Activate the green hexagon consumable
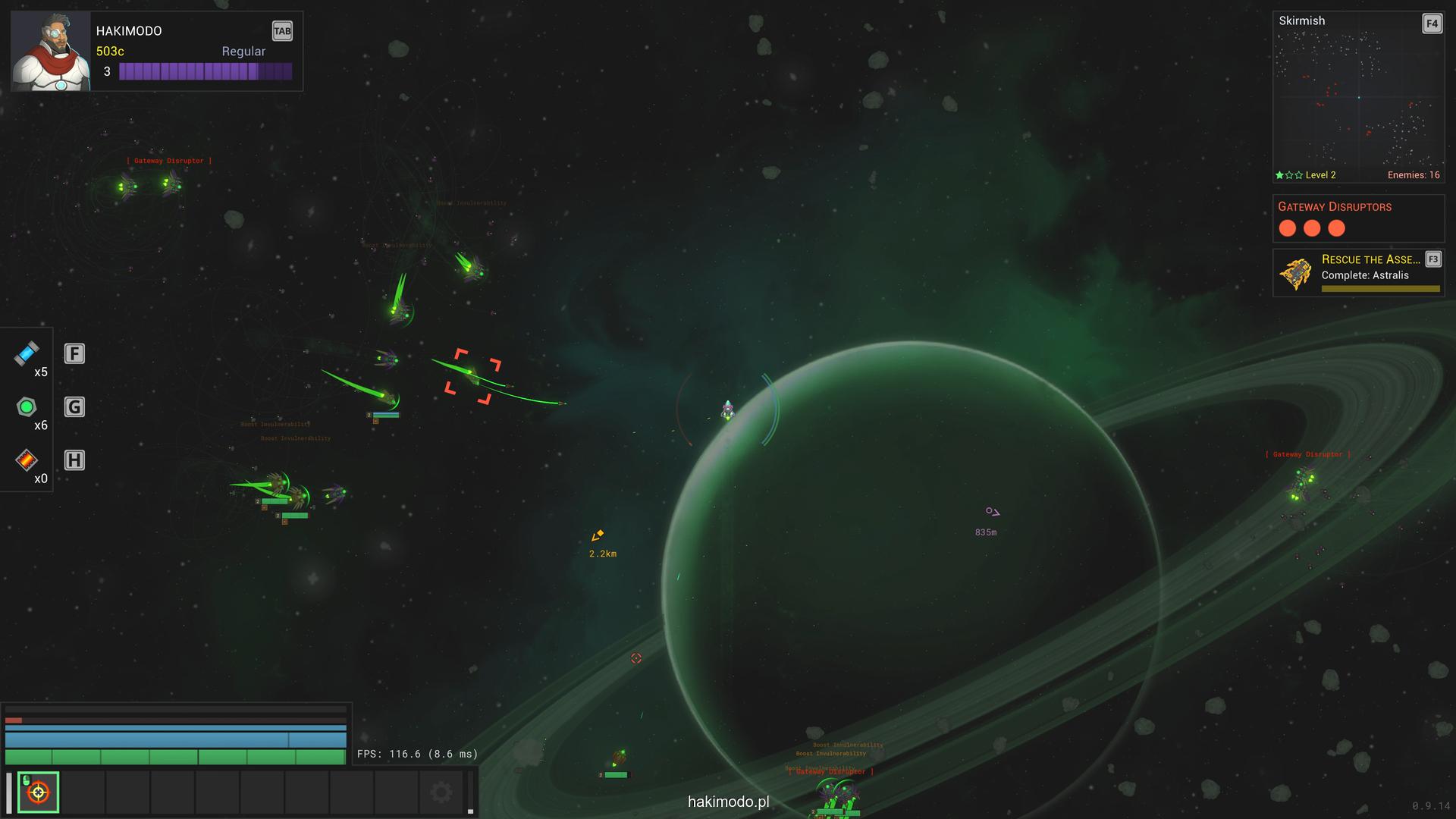Viewport: 1456px width, 819px height. [x=27, y=407]
